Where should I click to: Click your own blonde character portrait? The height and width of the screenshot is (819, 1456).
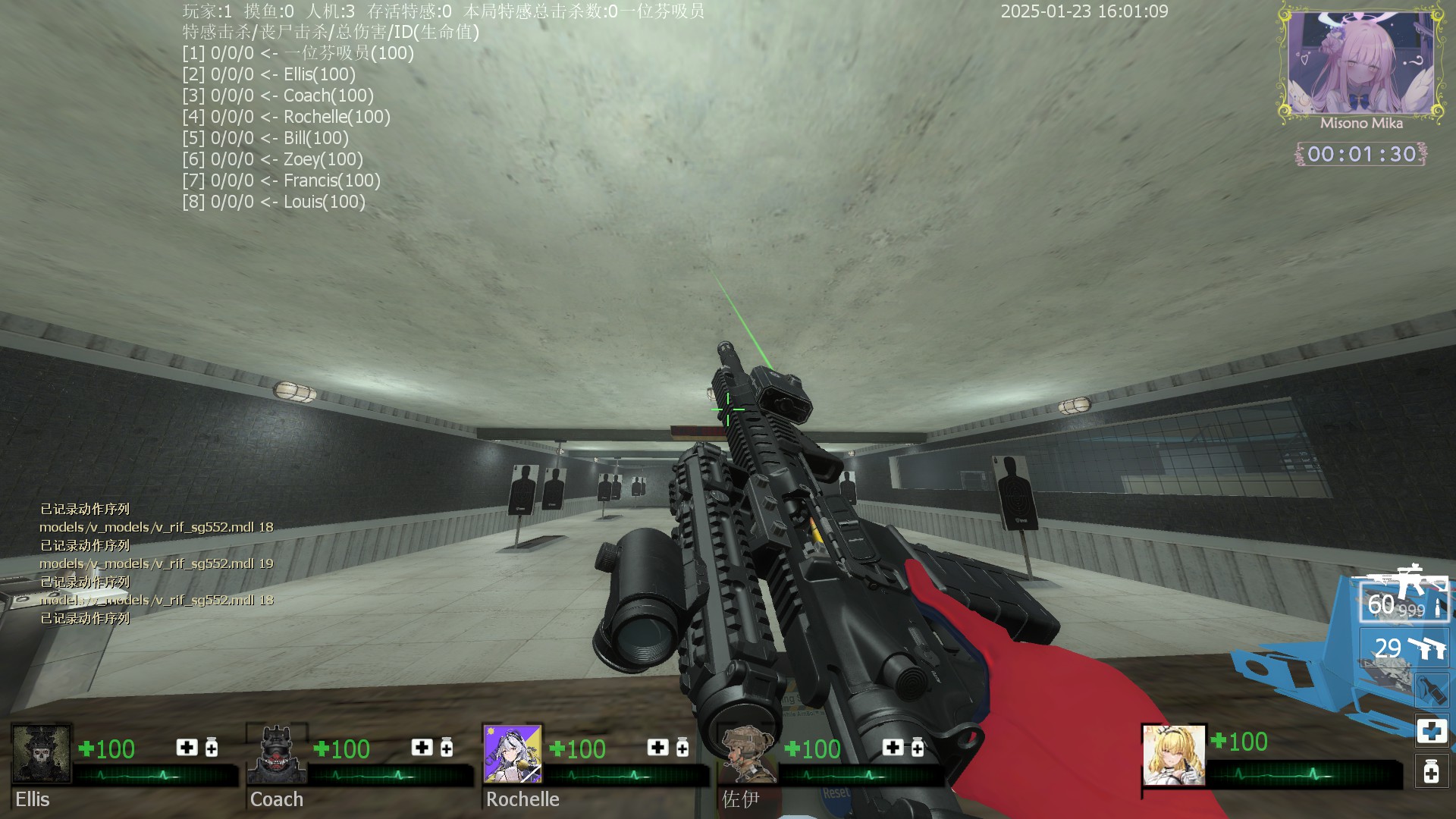coord(1174,755)
